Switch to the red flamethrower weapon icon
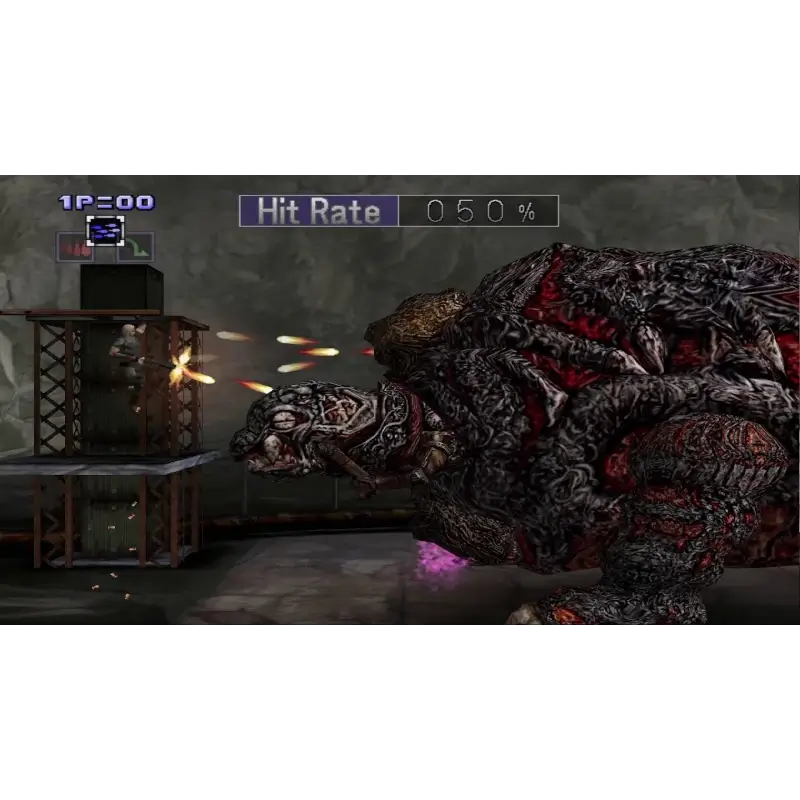Viewport: 800px width, 800px height. (x=74, y=247)
